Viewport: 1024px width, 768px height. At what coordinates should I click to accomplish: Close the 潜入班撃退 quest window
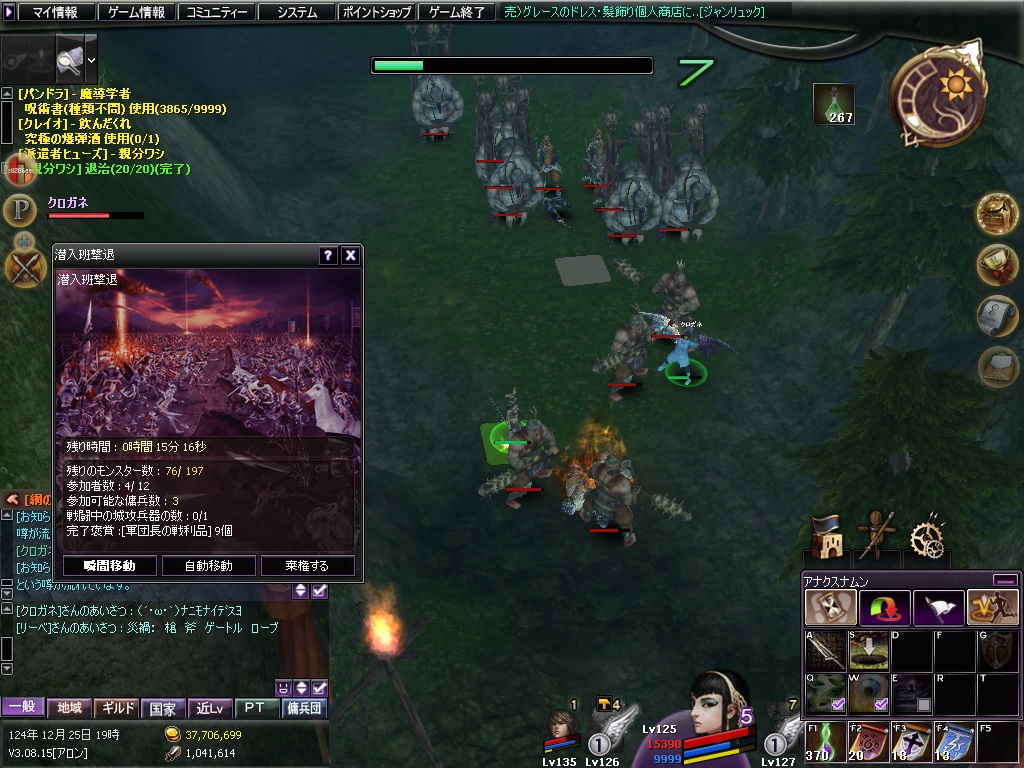click(x=350, y=256)
